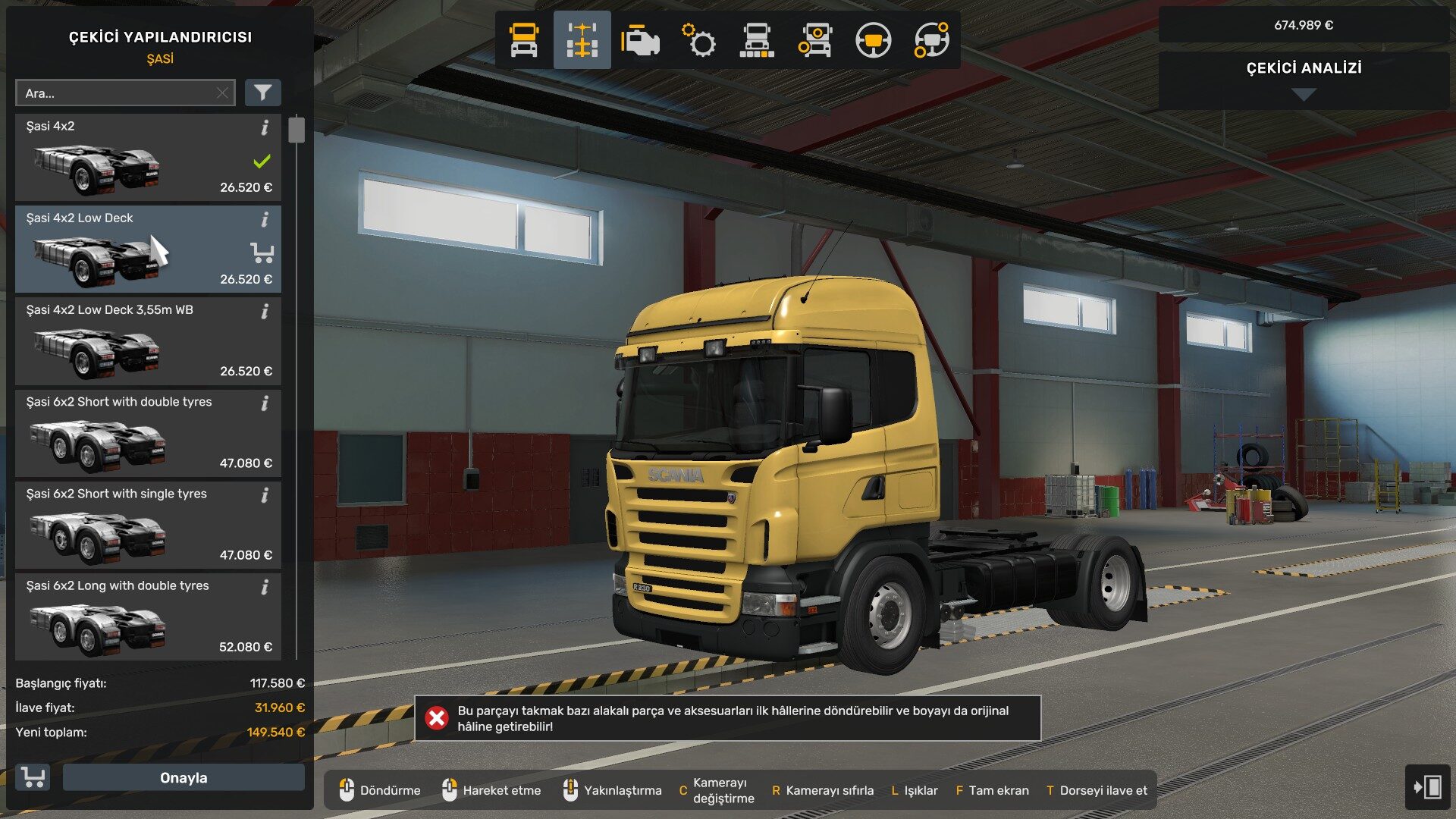
Task: Confirm purchase with the Onayla button
Action: (x=184, y=777)
